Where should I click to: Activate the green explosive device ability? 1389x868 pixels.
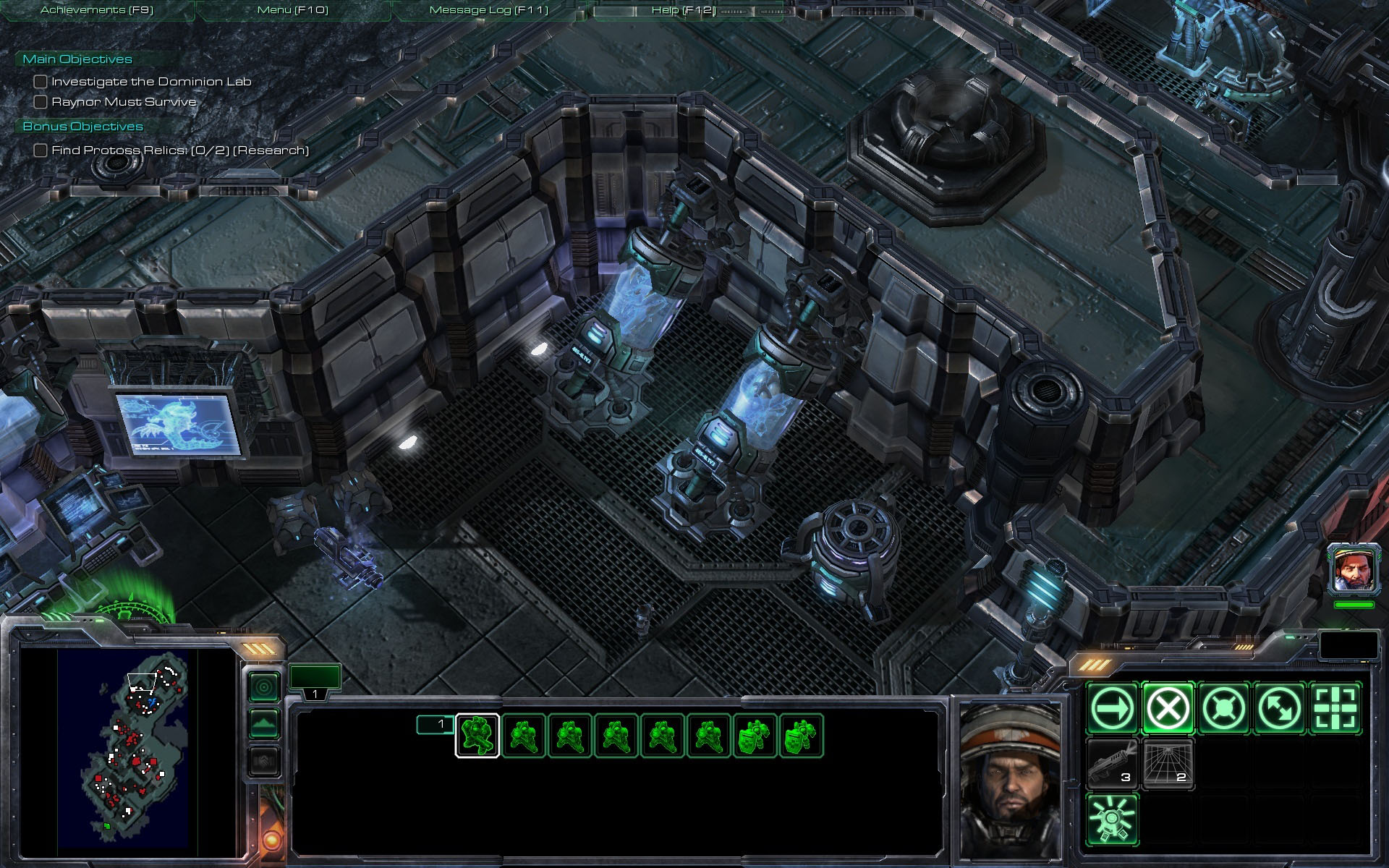pos(1112,820)
